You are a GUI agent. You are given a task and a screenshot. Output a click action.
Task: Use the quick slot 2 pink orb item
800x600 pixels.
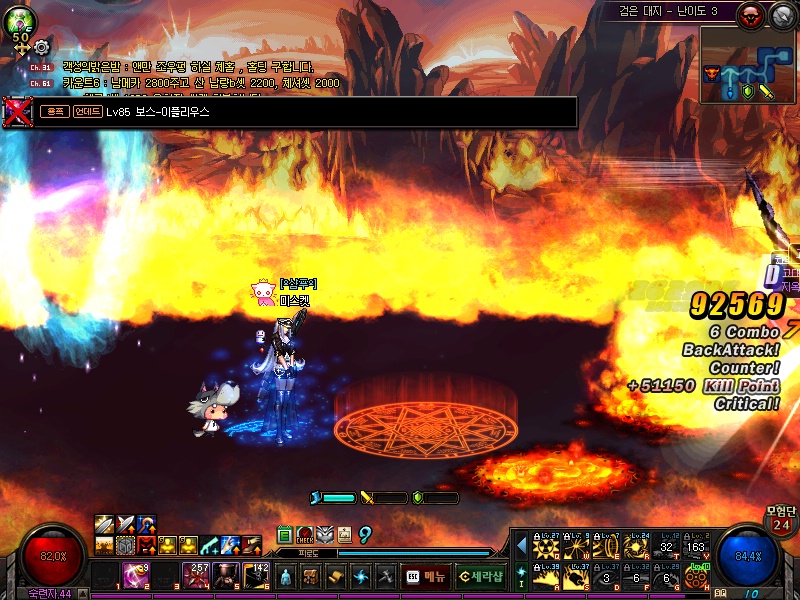click(x=135, y=575)
